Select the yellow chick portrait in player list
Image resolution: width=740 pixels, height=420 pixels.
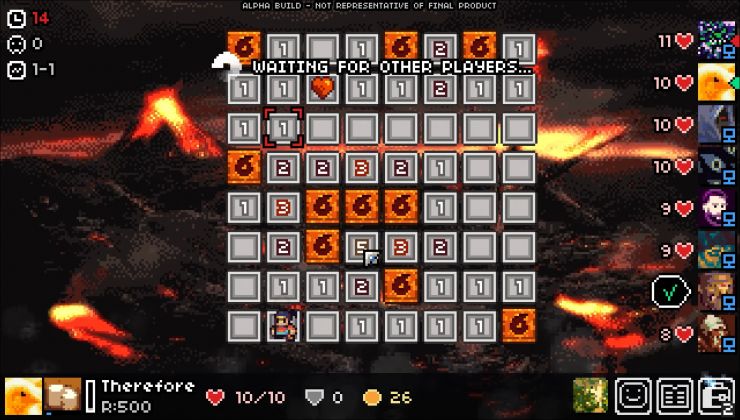[716, 83]
